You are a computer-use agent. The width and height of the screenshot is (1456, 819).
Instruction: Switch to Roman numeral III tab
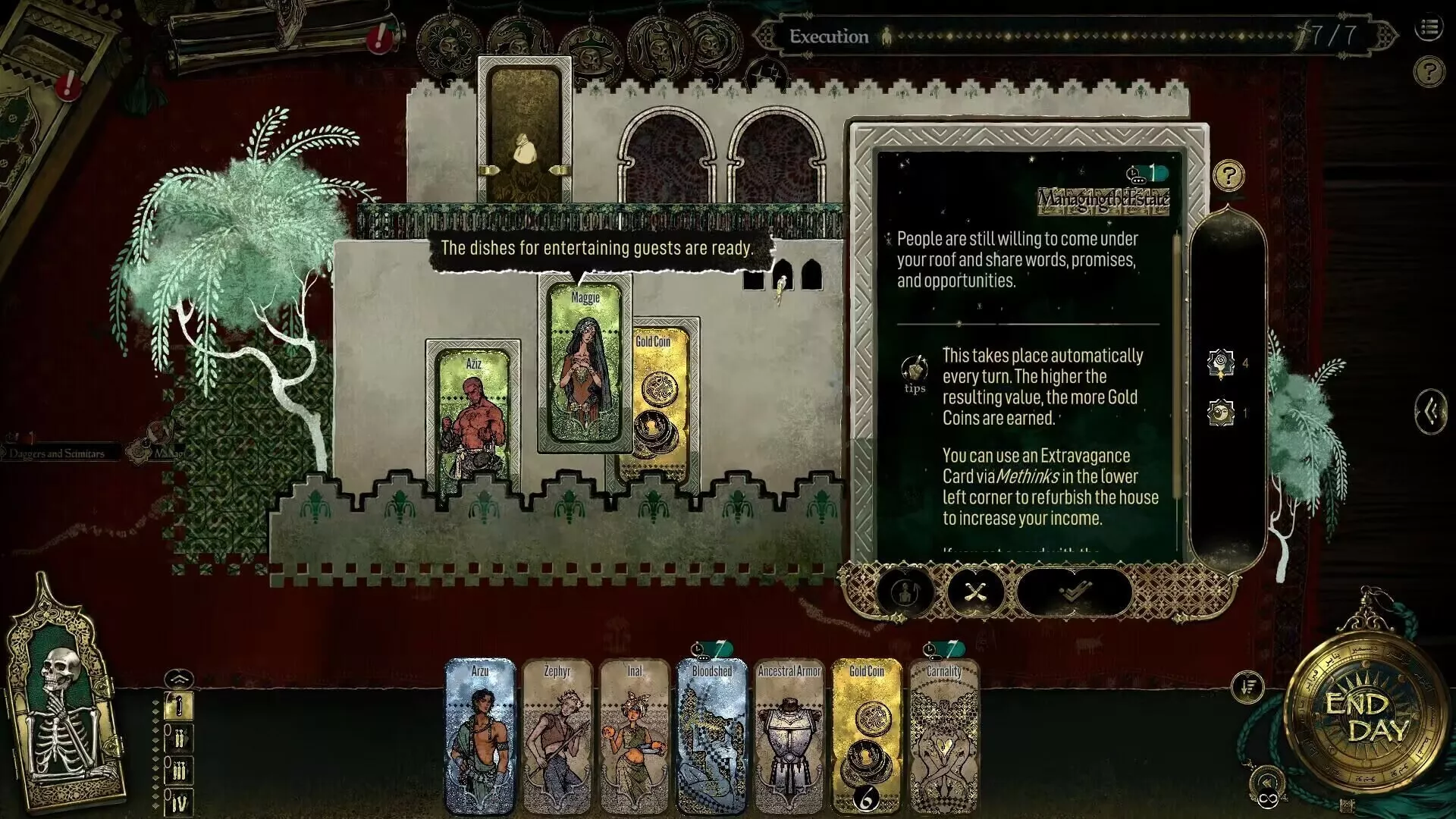point(180,770)
